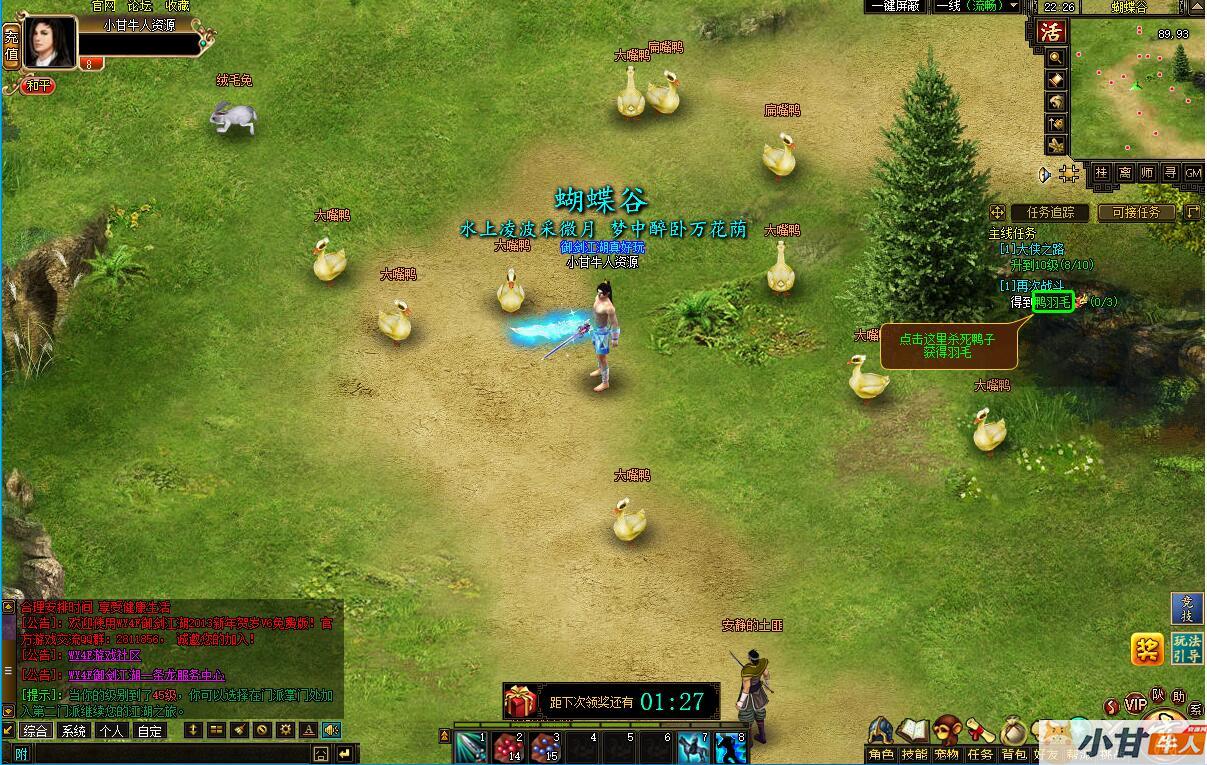Click the magnifying glass icon beside the minimap
Image resolution: width=1207 pixels, height=765 pixels.
1055,57
